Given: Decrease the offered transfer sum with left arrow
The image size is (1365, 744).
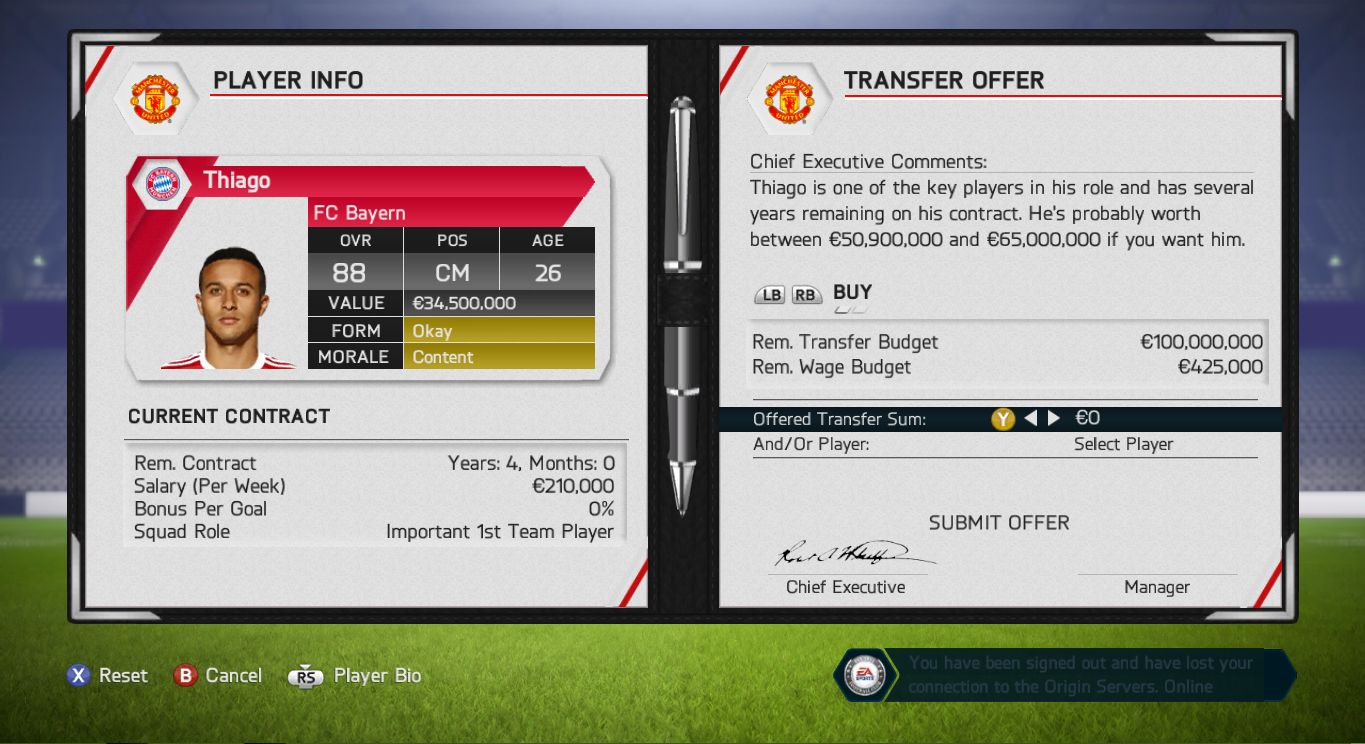Looking at the screenshot, I should pos(1031,419).
